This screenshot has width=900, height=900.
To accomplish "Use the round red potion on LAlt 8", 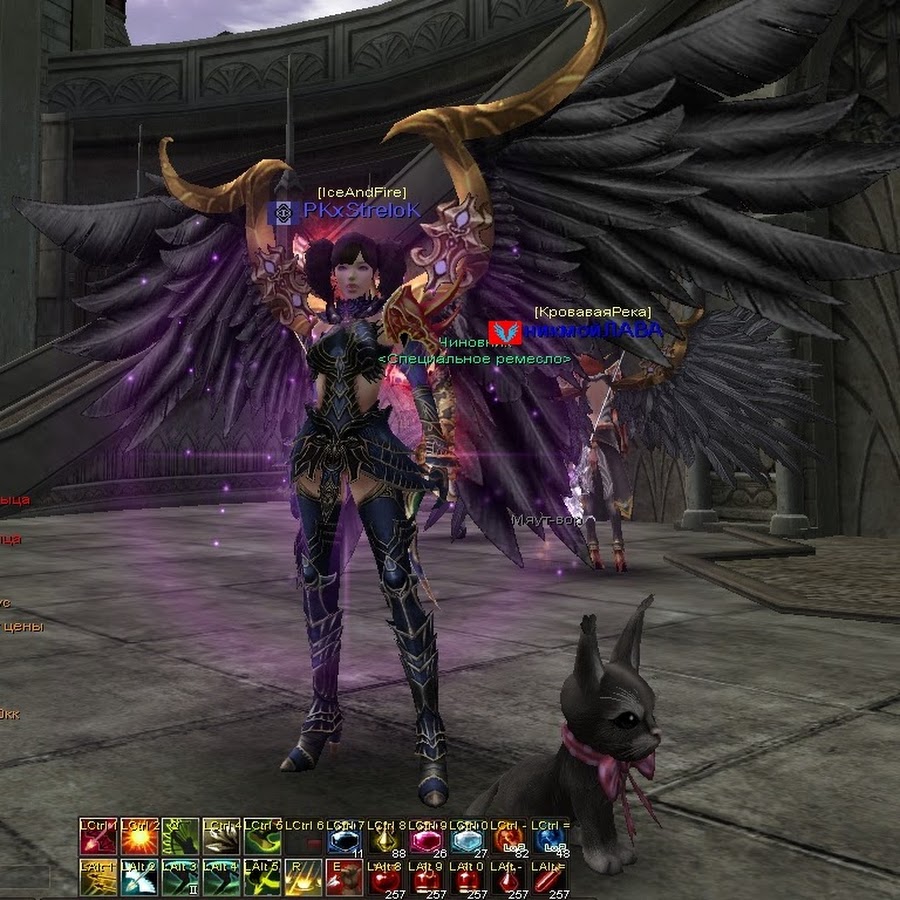I will pyautogui.click(x=386, y=880).
